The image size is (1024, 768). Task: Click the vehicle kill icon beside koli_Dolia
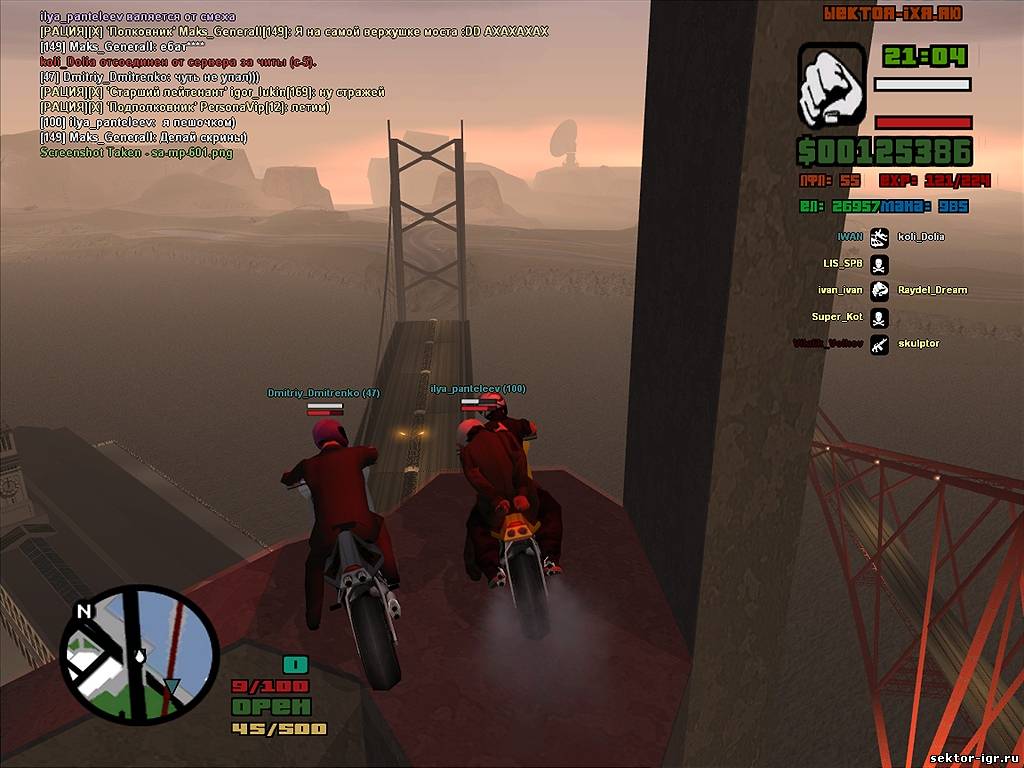[879, 237]
